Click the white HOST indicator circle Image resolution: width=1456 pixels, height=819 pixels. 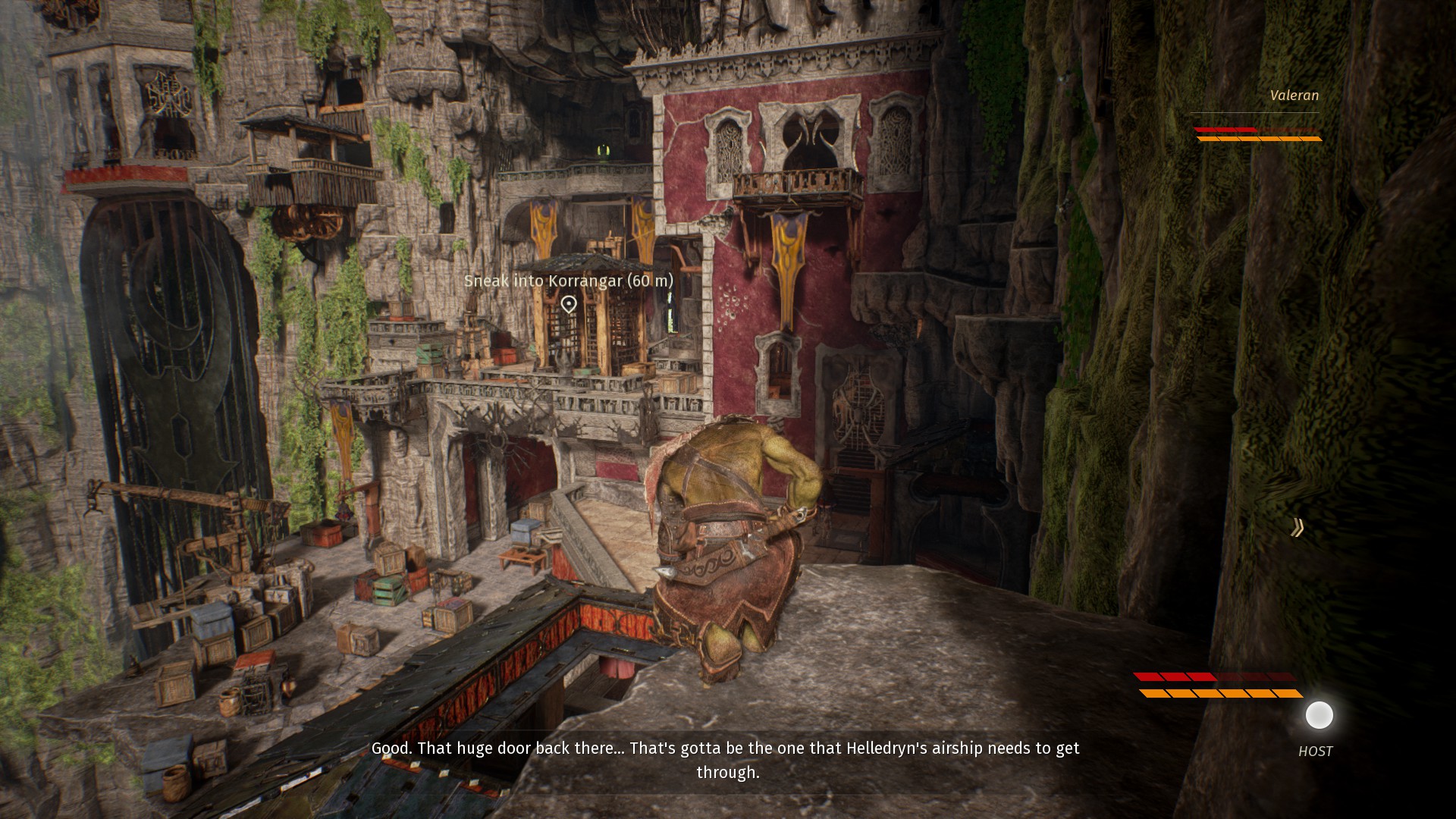coord(1319,715)
